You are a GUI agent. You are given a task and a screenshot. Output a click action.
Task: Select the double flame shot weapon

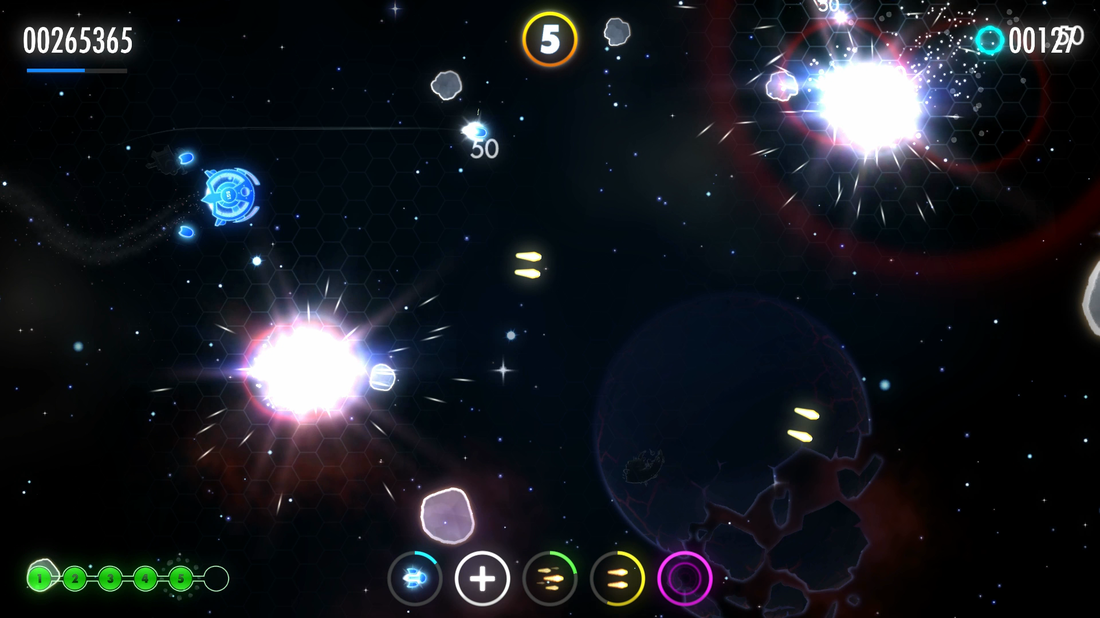(617, 578)
